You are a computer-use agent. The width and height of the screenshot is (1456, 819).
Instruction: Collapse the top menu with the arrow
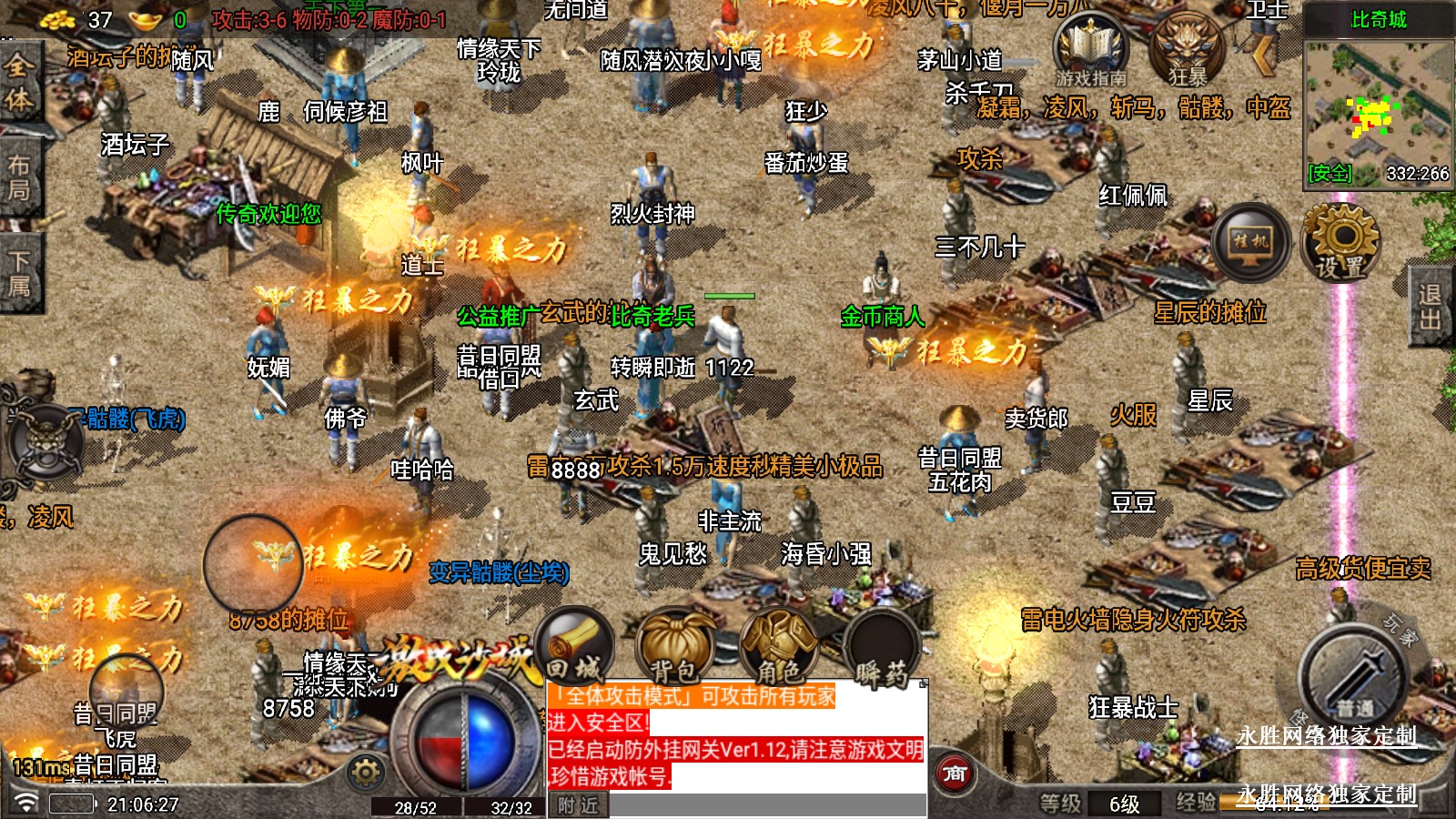[1264, 55]
